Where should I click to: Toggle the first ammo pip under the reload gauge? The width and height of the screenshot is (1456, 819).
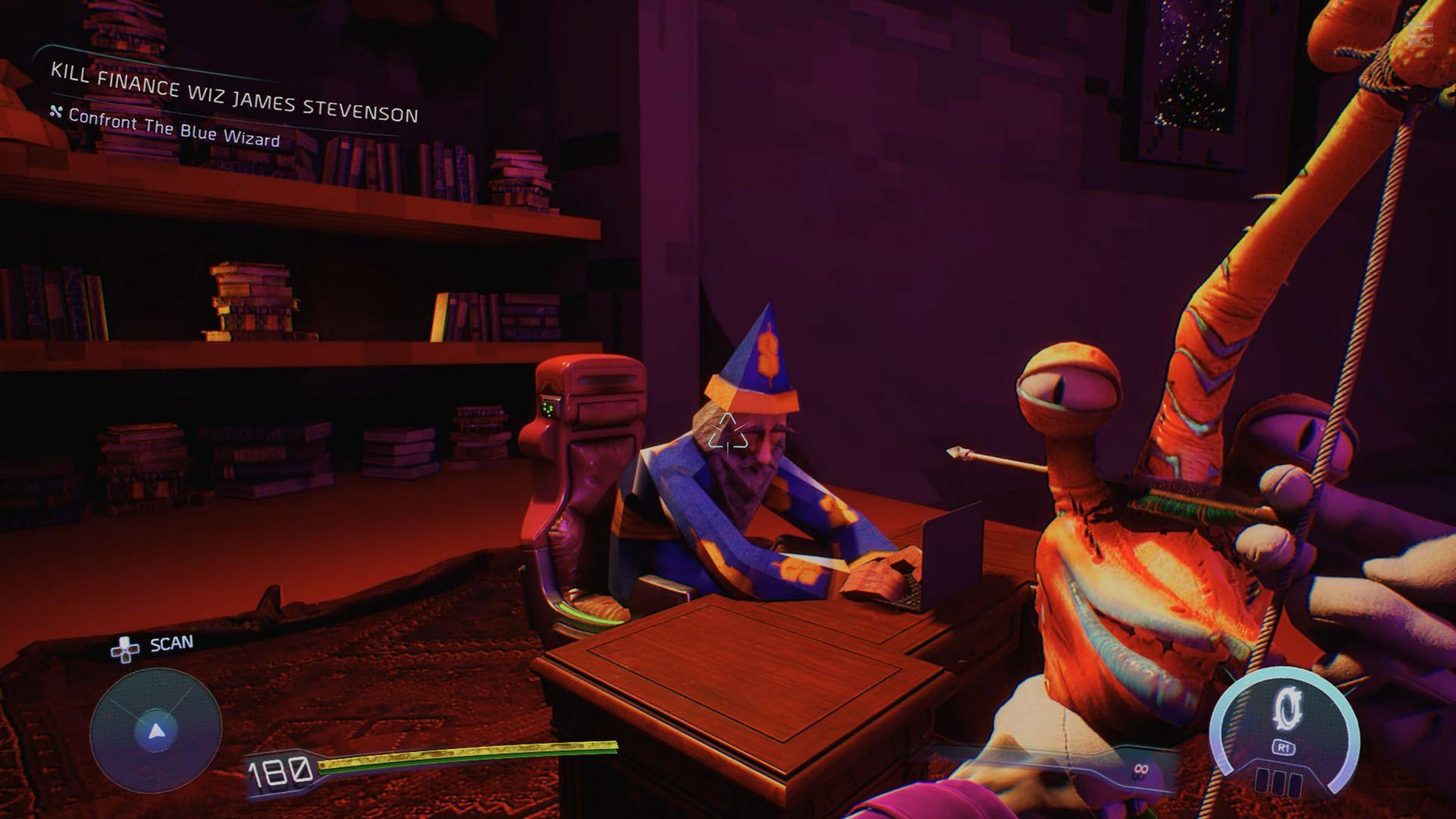click(x=1262, y=783)
